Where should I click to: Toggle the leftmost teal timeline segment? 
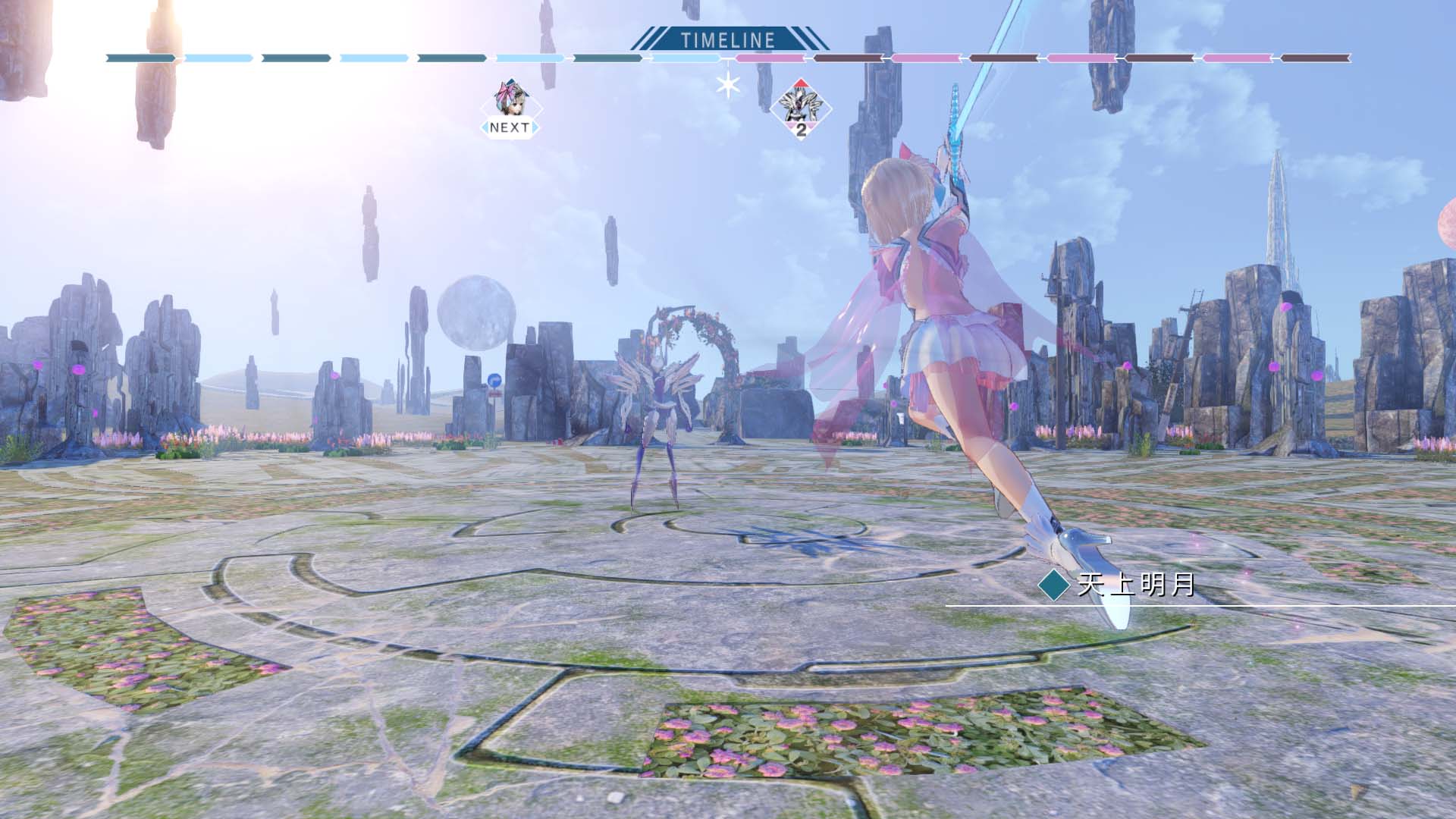[x=140, y=56]
